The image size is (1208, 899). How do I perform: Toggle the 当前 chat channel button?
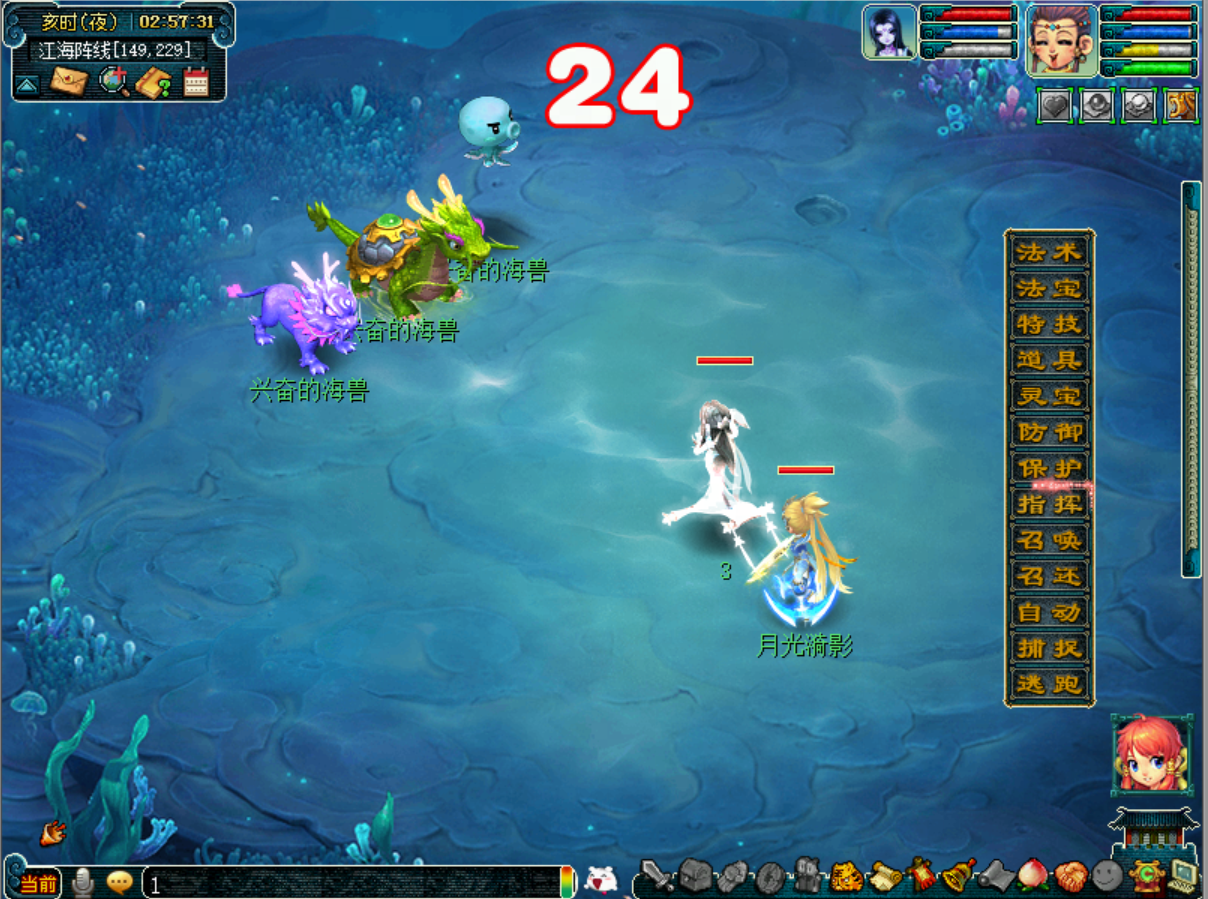[38, 884]
